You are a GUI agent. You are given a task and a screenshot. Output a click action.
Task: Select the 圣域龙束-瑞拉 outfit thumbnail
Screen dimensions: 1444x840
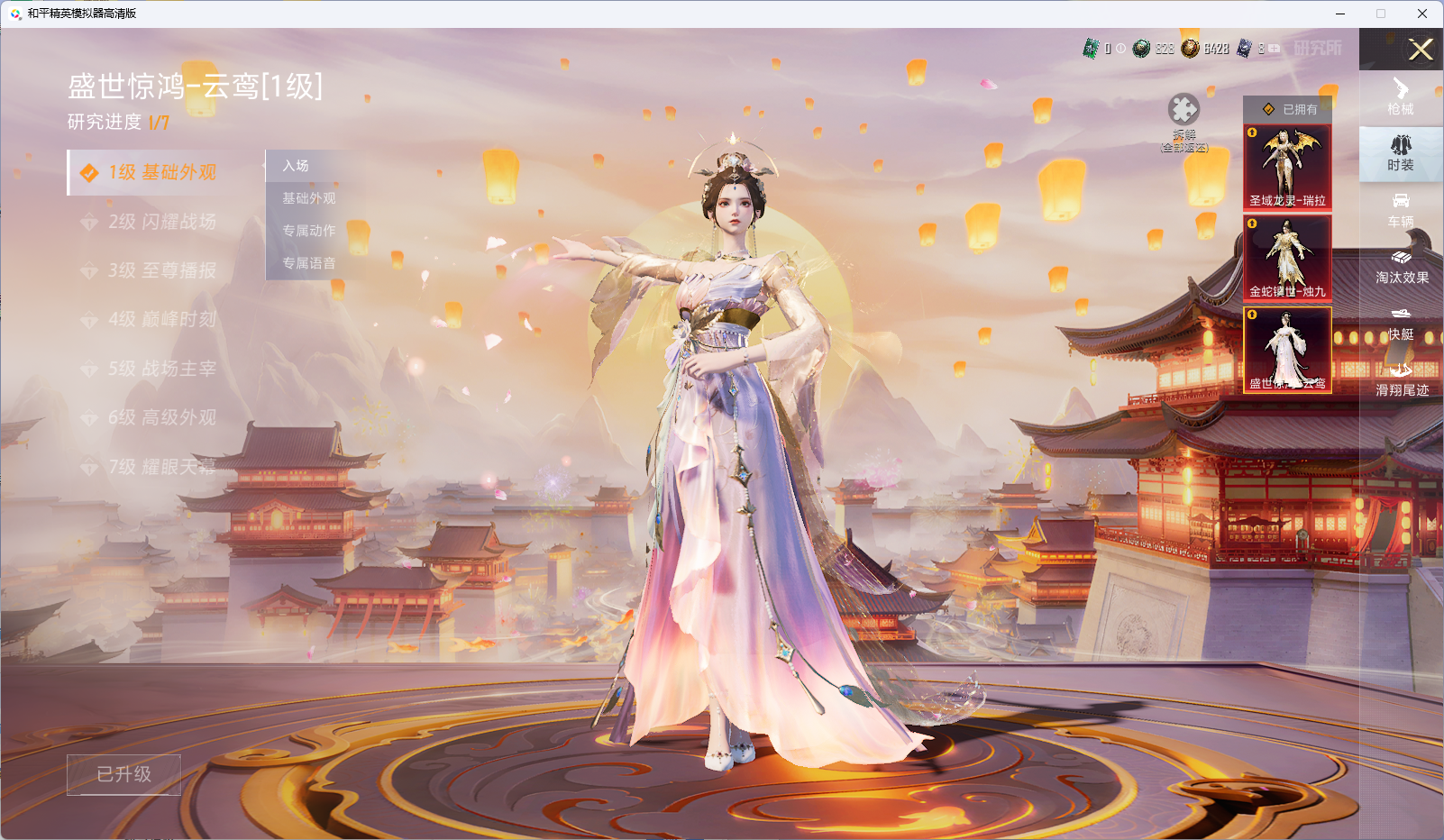1287,167
